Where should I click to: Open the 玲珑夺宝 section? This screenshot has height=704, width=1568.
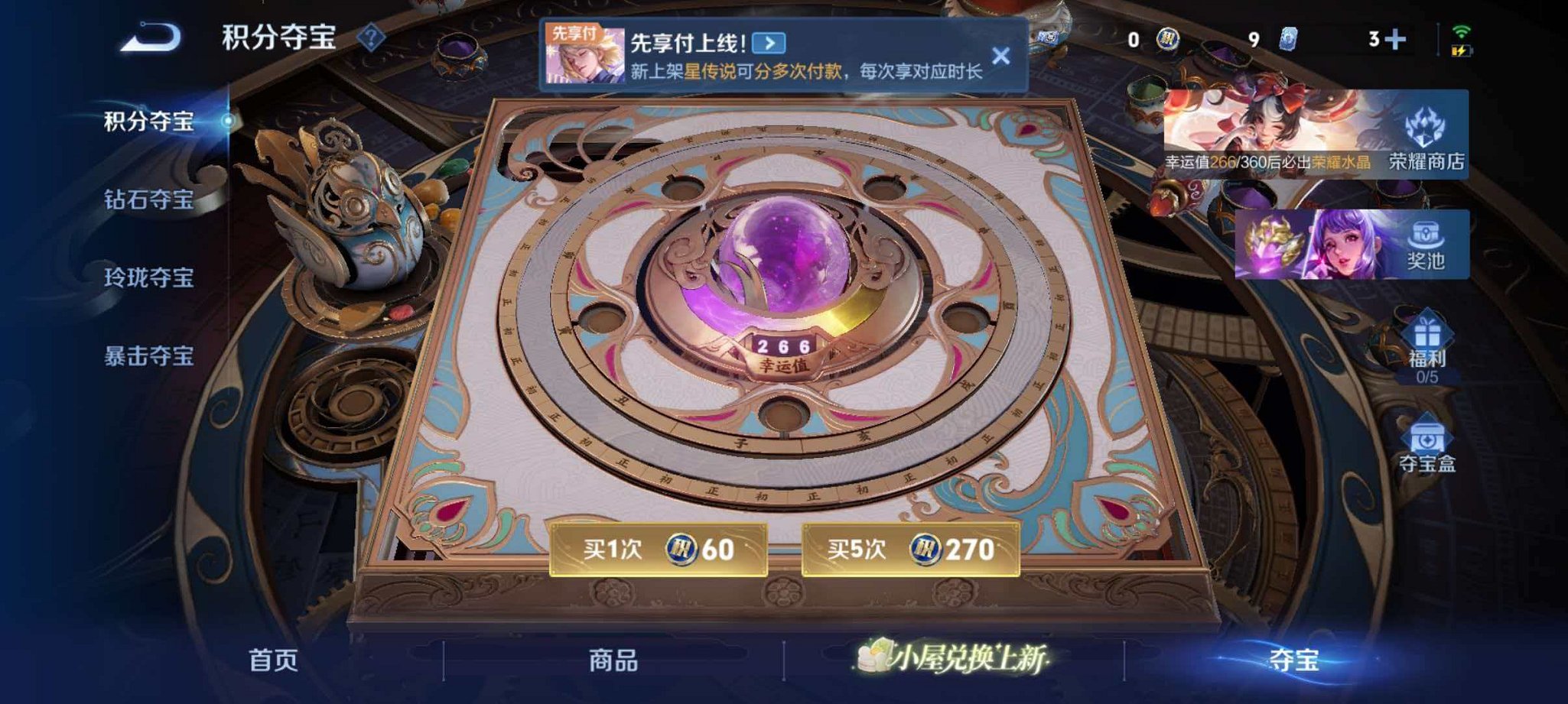pyautogui.click(x=150, y=280)
